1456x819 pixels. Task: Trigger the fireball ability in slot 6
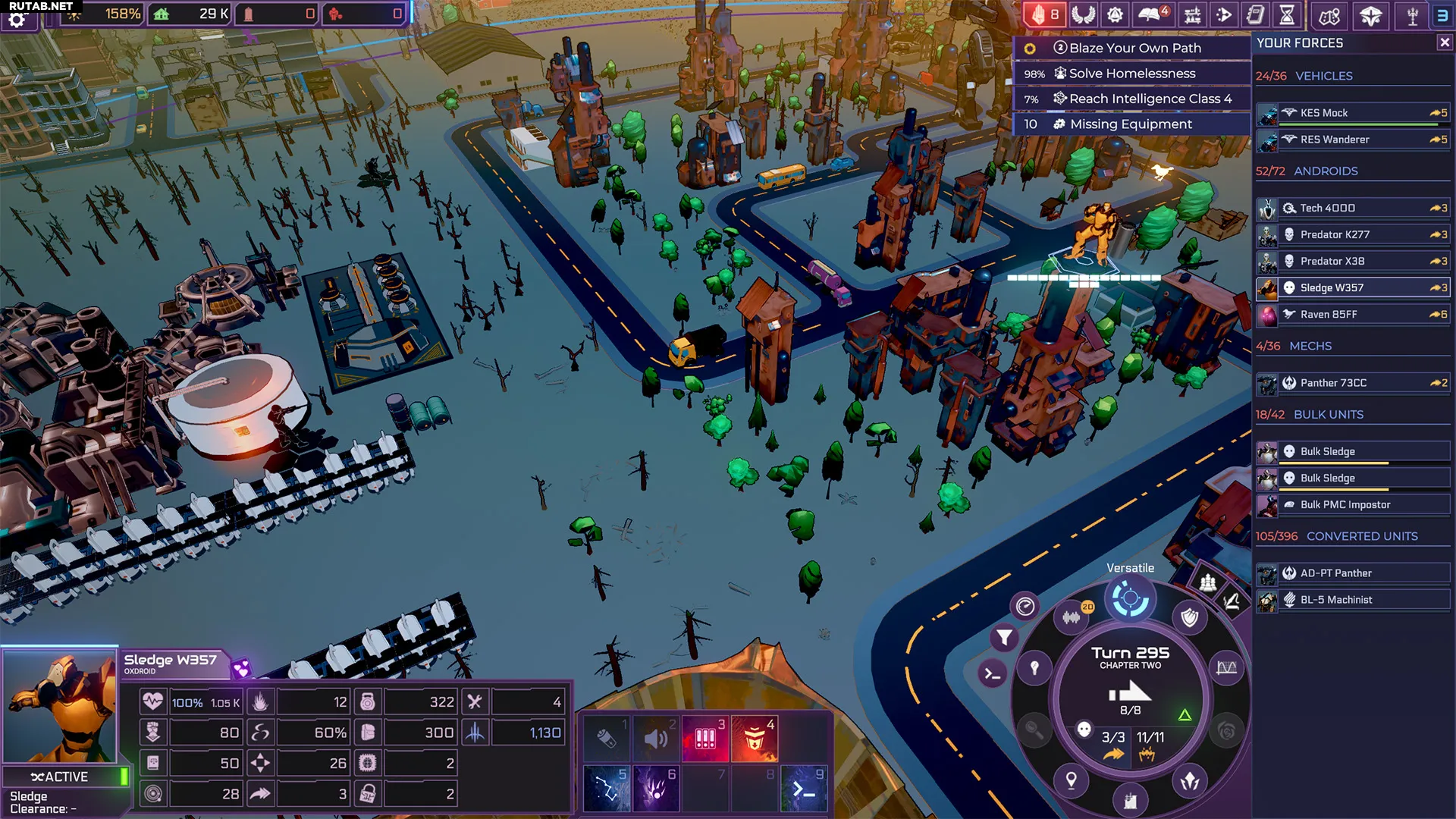click(656, 789)
